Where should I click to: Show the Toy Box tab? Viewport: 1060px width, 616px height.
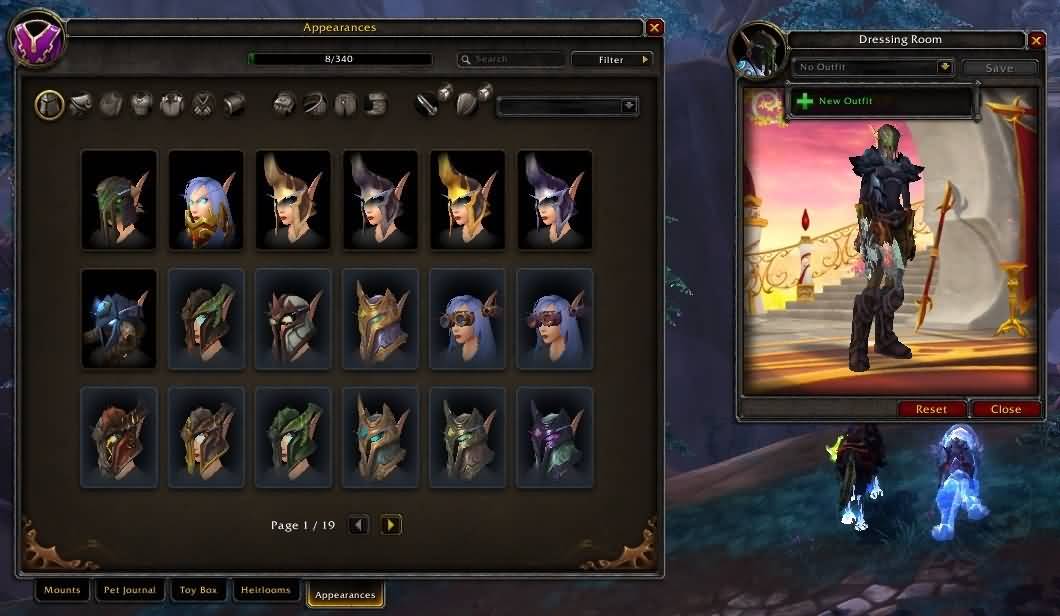[198, 590]
